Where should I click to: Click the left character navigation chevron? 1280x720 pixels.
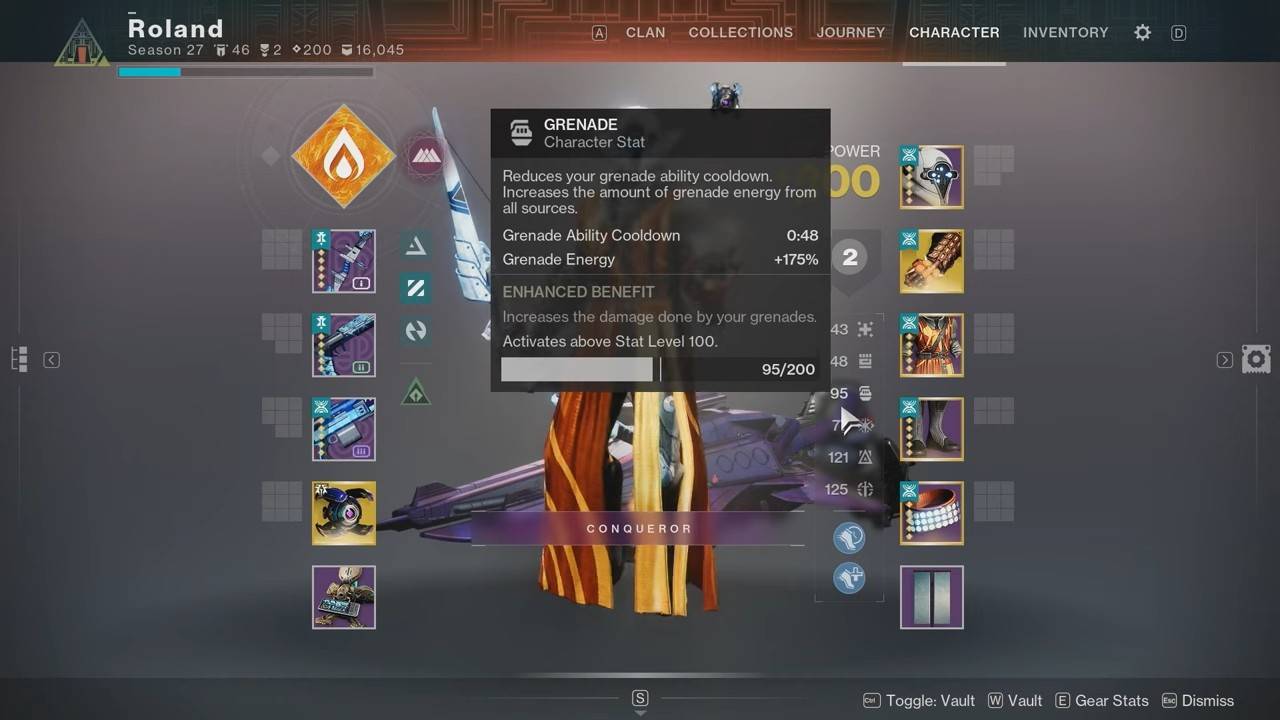point(51,359)
